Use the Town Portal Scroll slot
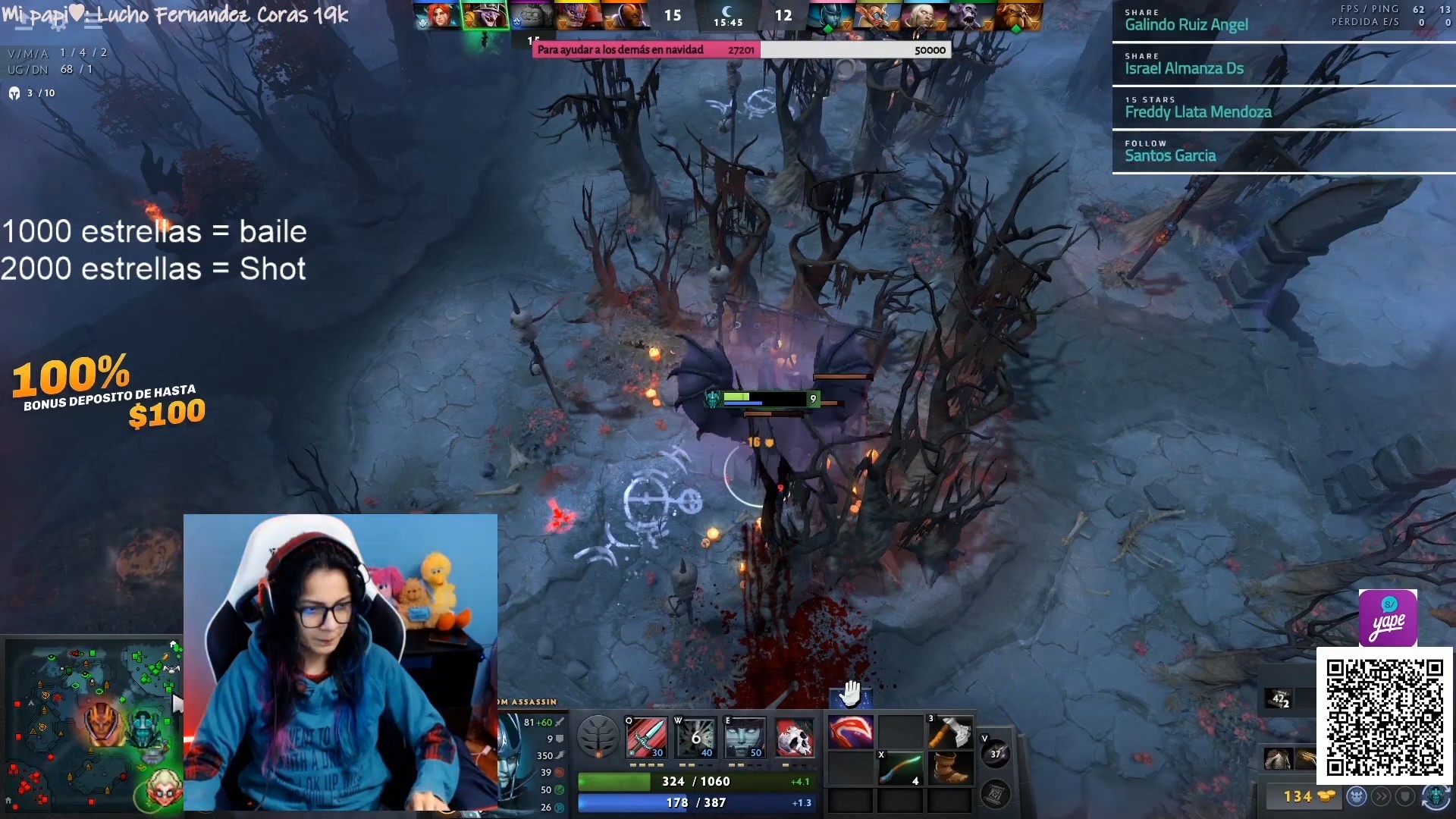The height and width of the screenshot is (819, 1456). click(995, 794)
